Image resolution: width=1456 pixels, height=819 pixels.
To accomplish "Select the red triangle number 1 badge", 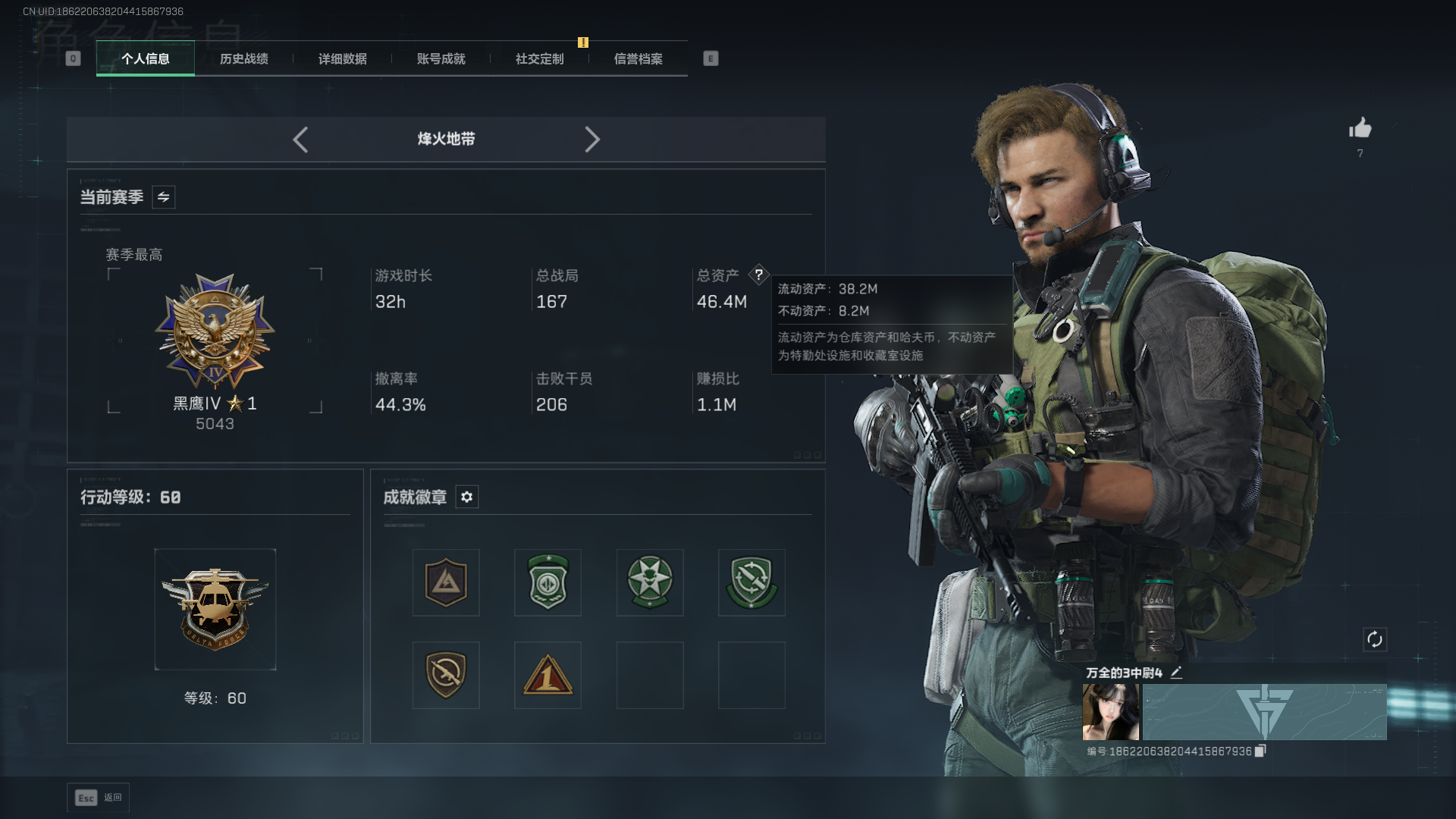I will (548, 675).
